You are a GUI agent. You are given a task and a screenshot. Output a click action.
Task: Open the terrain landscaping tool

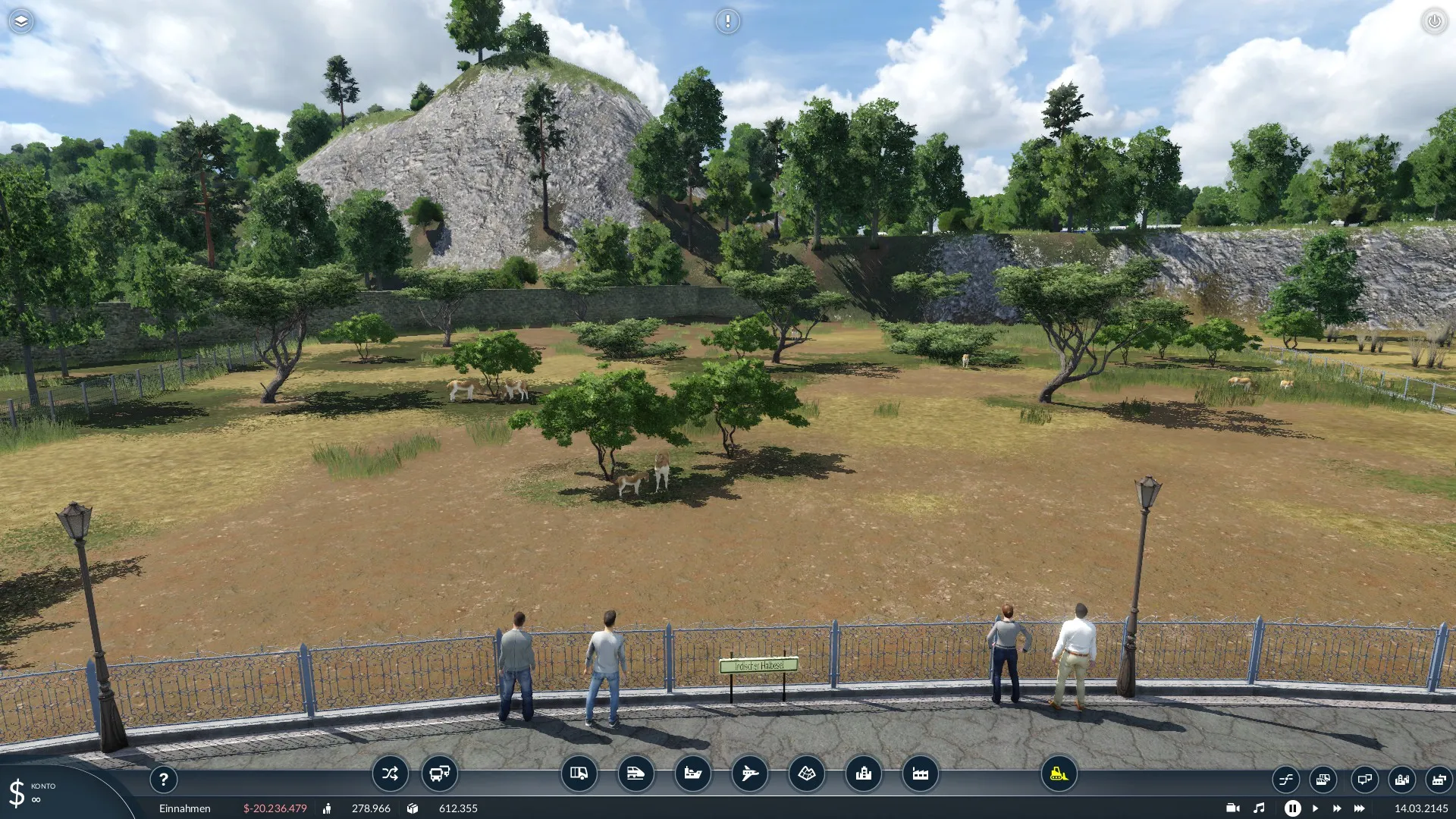click(x=806, y=773)
